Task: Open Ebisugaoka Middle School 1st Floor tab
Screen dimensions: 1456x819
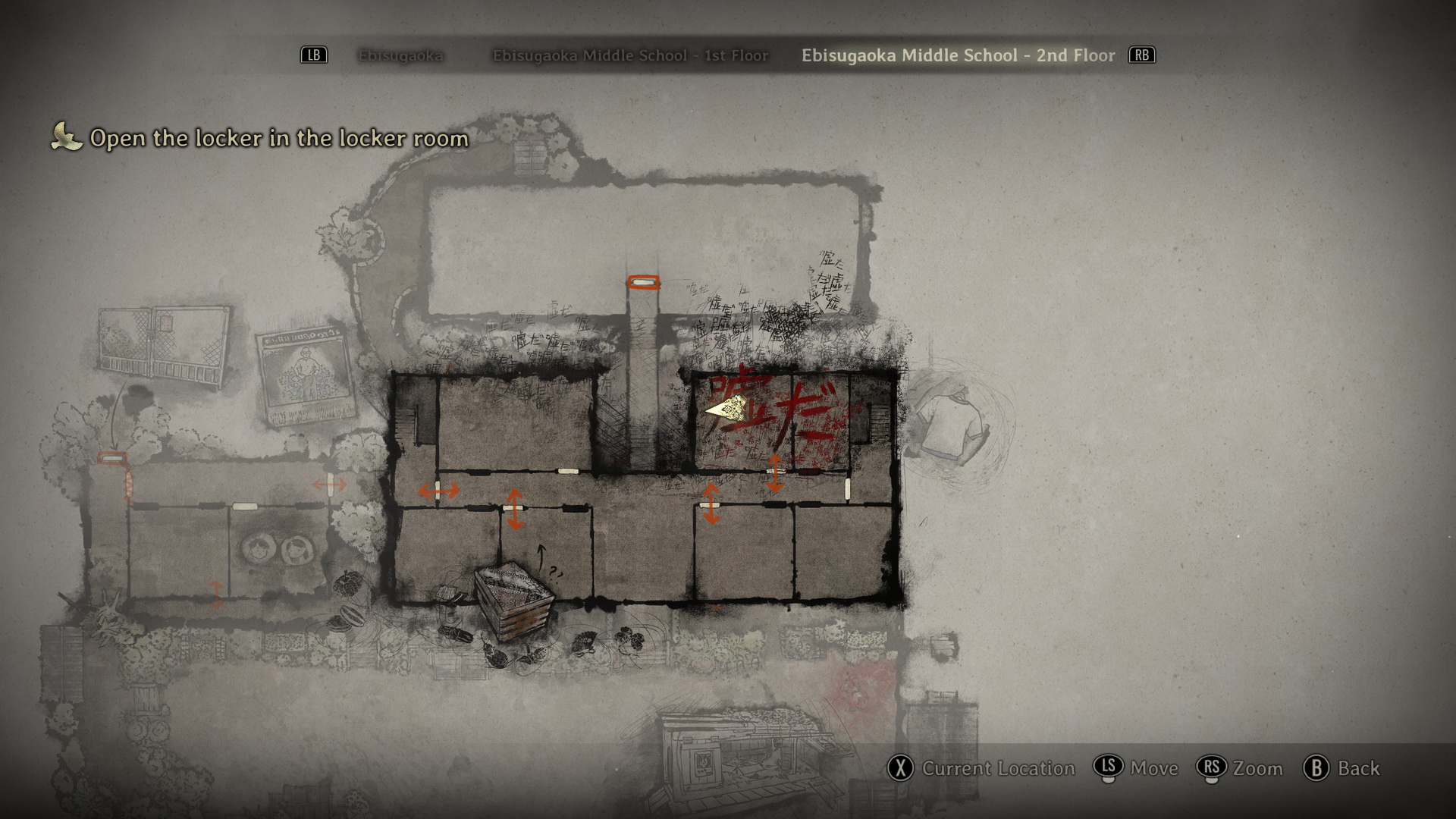Action: tap(630, 55)
